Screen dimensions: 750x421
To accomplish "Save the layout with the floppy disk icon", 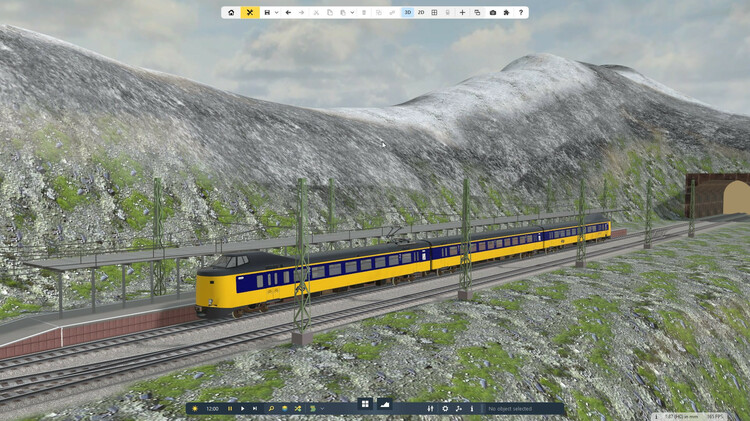I will (268, 13).
